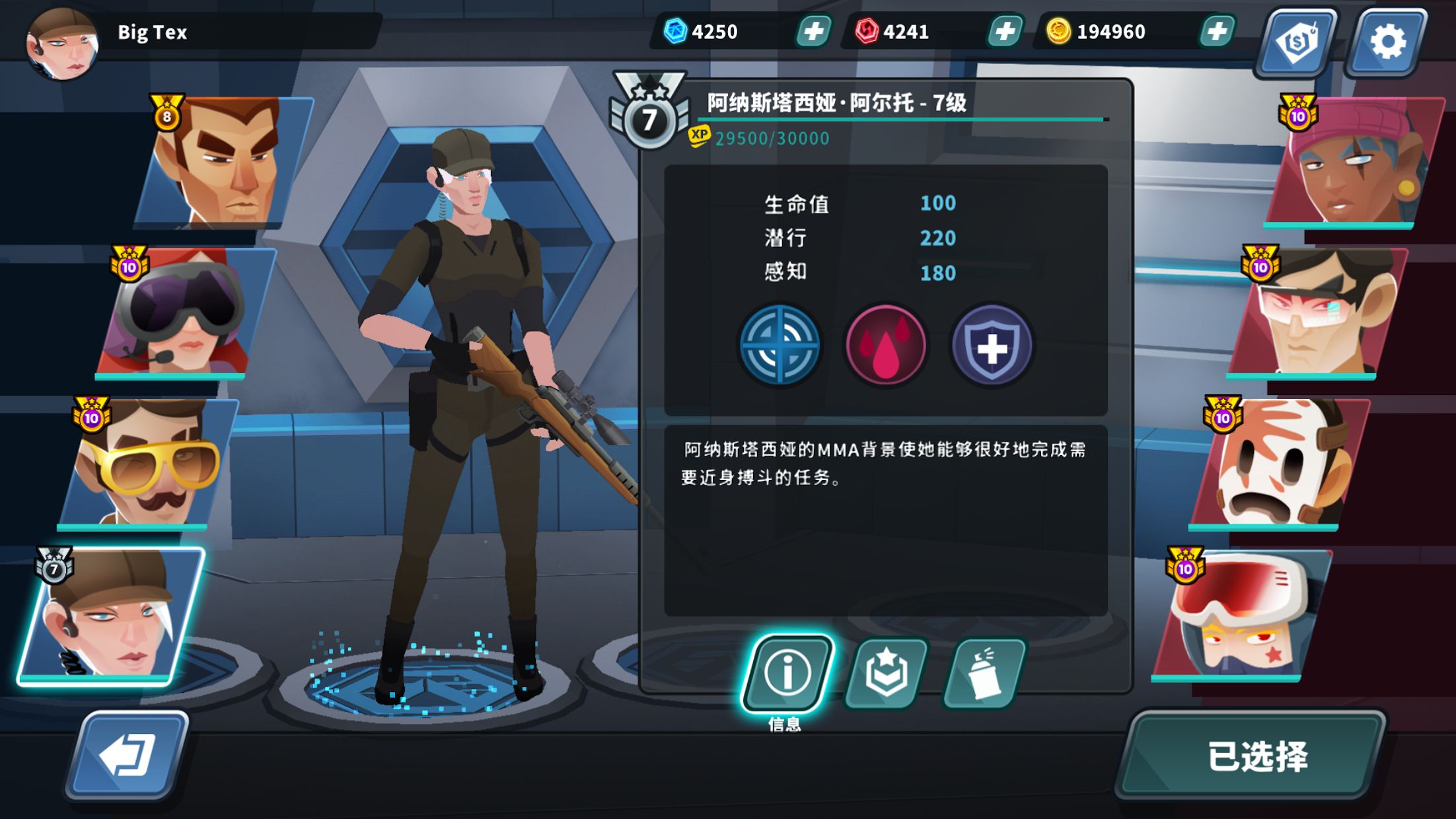Click the blue crosshair accuracy stat icon
The width and height of the screenshot is (1456, 819).
click(780, 345)
